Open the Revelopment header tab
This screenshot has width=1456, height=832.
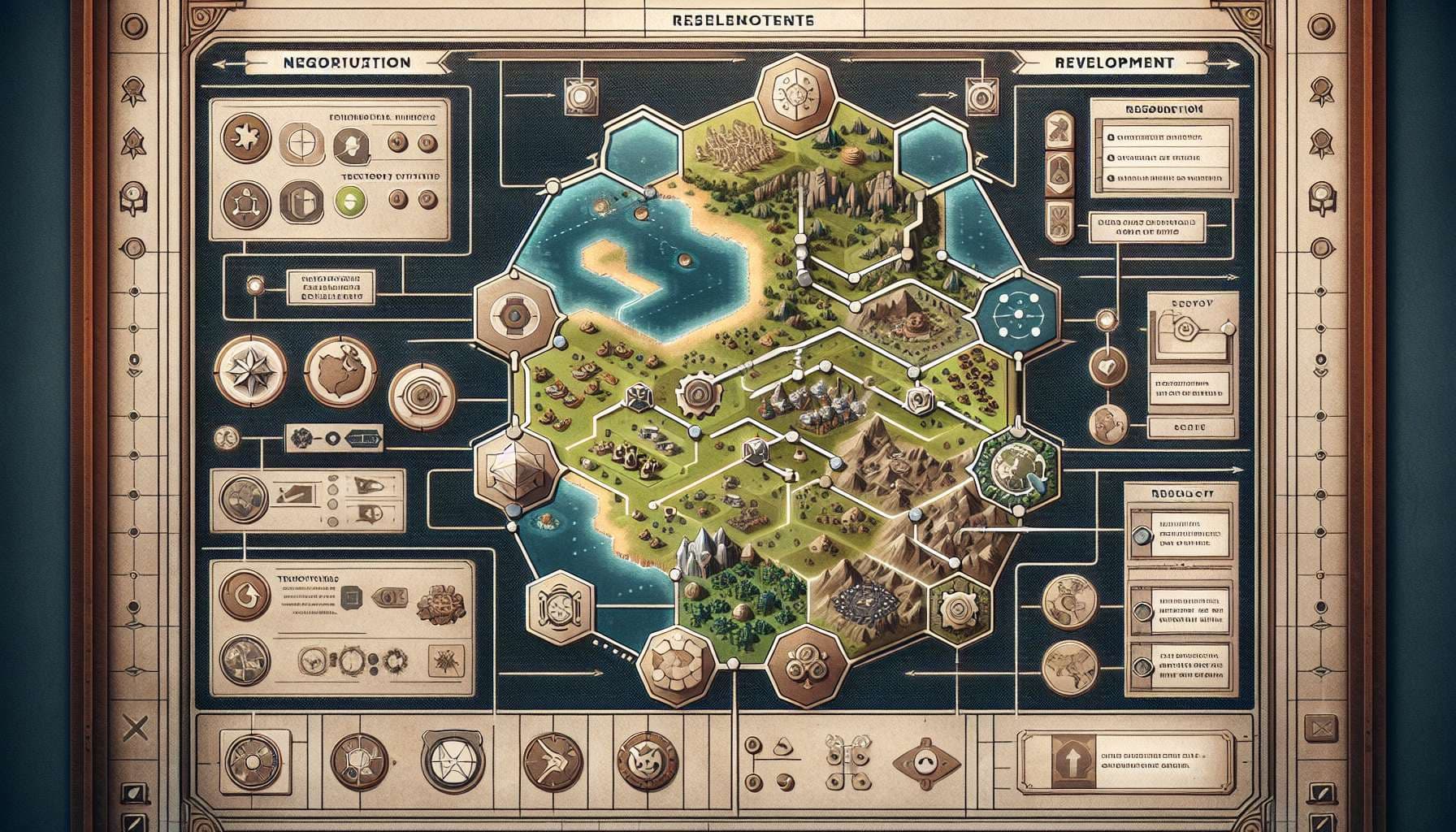pyautogui.click(x=1113, y=63)
